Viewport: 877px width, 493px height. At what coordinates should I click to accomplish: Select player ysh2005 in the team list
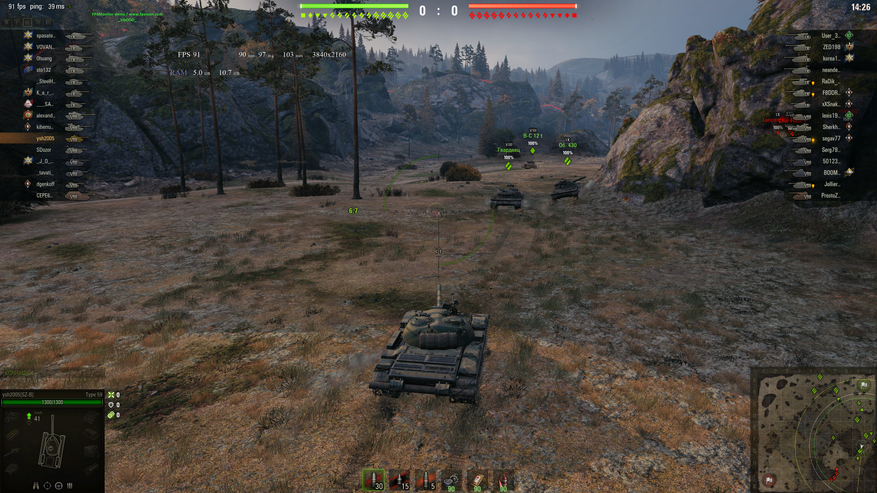(x=45, y=138)
